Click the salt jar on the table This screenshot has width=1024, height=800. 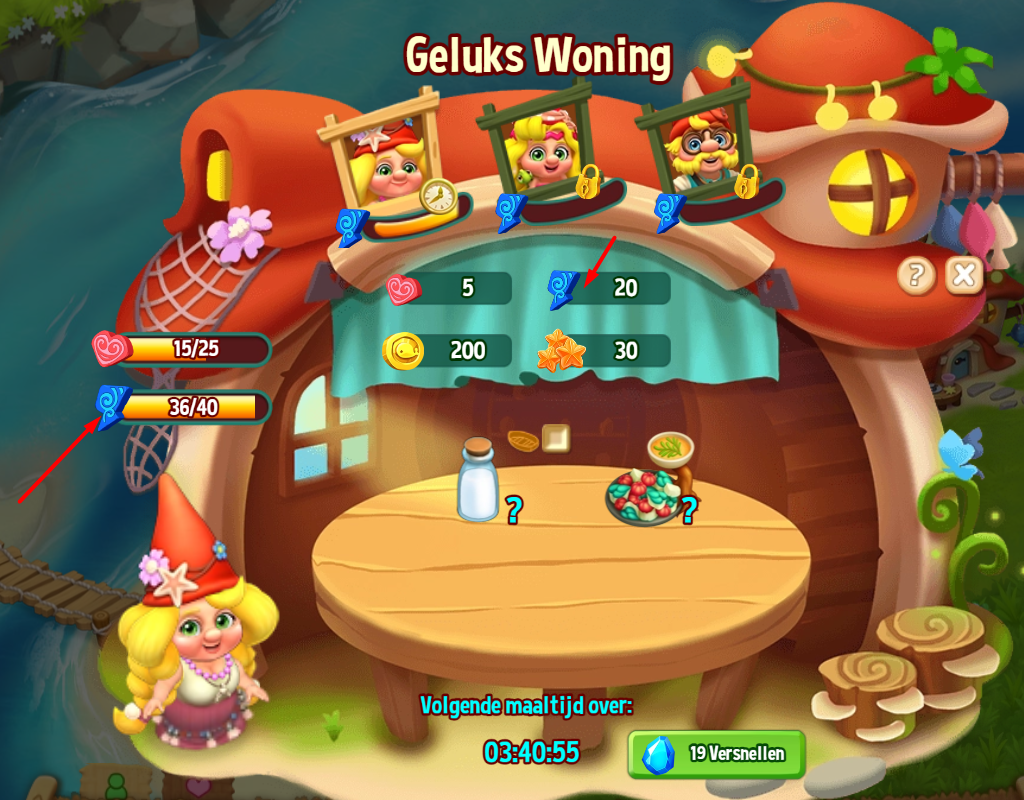477,482
